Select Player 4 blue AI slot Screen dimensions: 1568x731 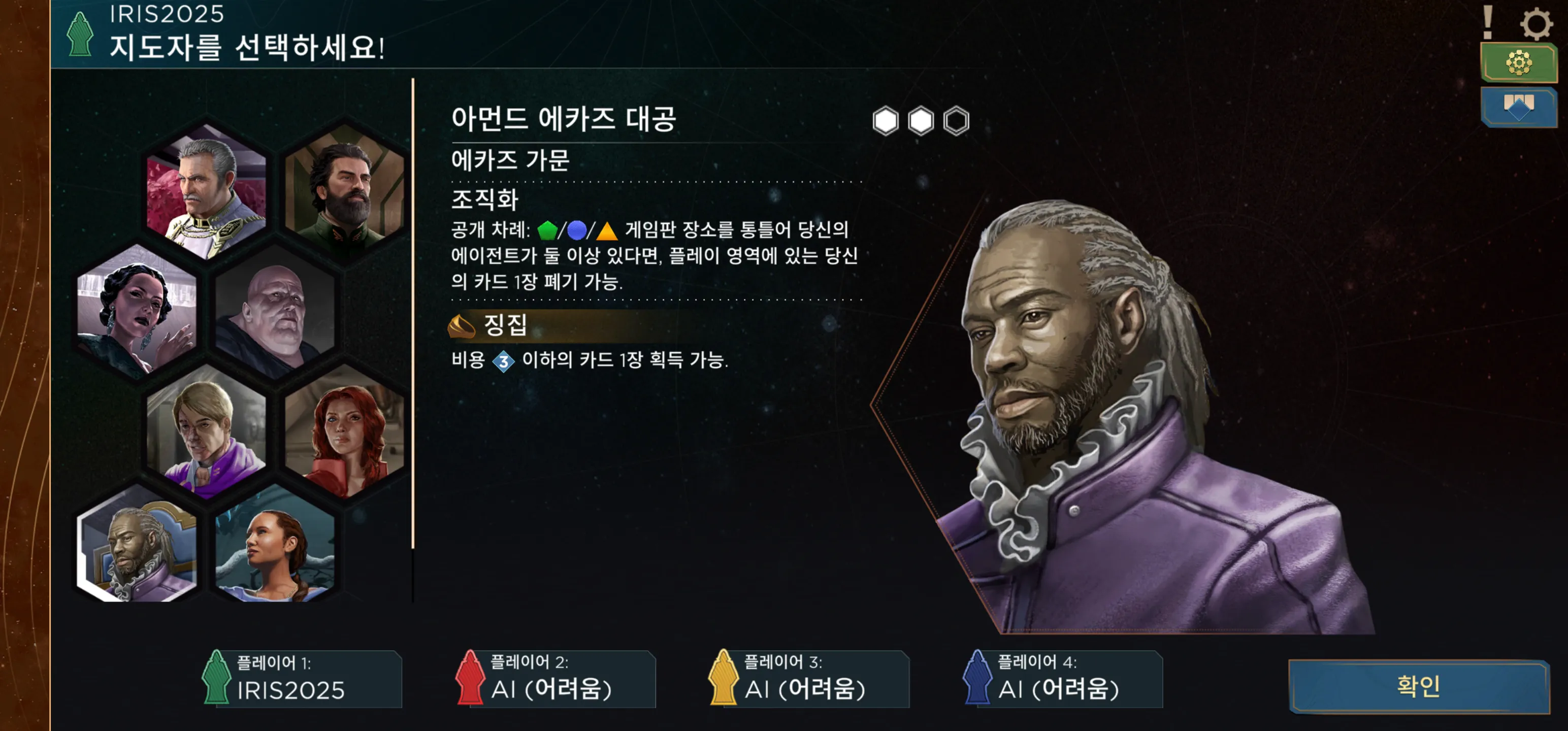point(1063,679)
